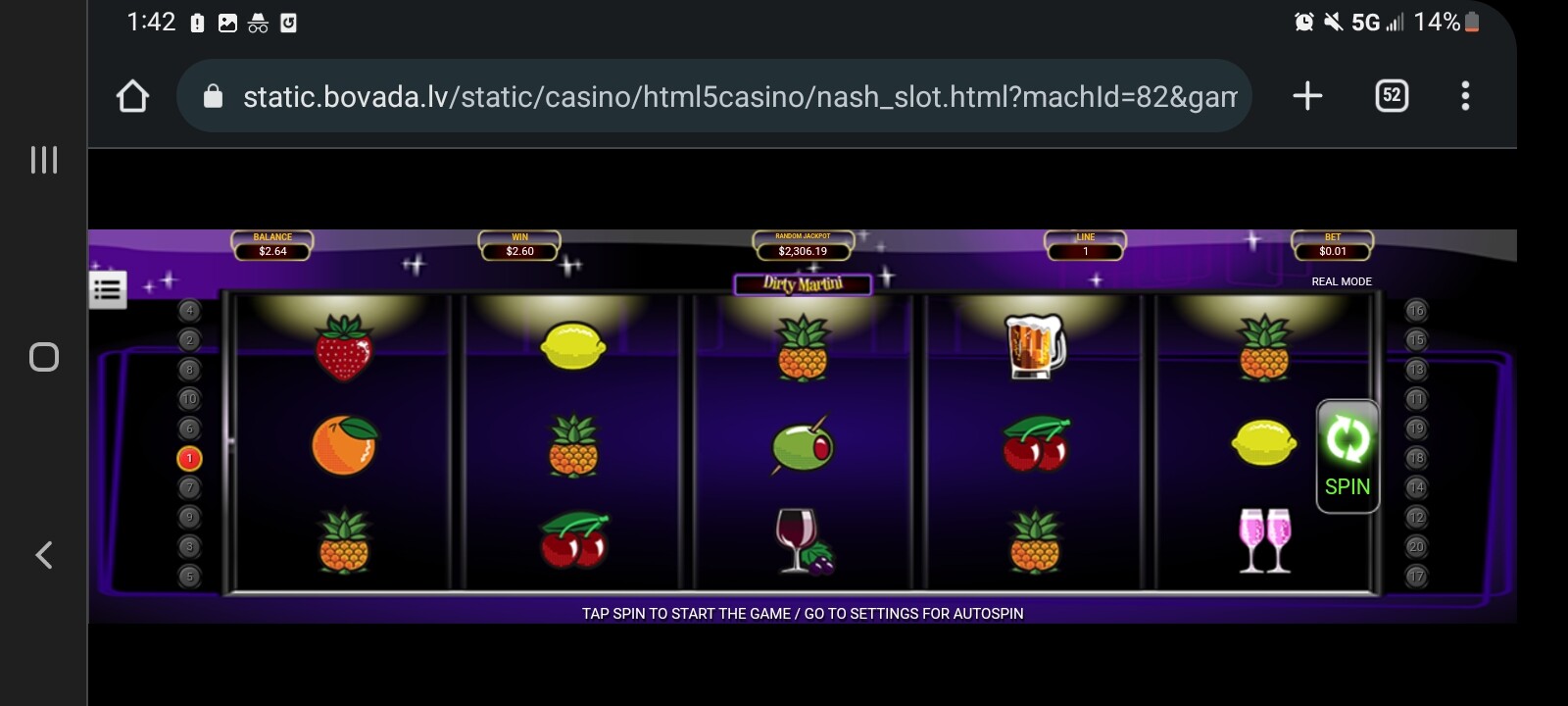Choose payline number 10
The width and height of the screenshot is (1568, 706).
[x=189, y=399]
